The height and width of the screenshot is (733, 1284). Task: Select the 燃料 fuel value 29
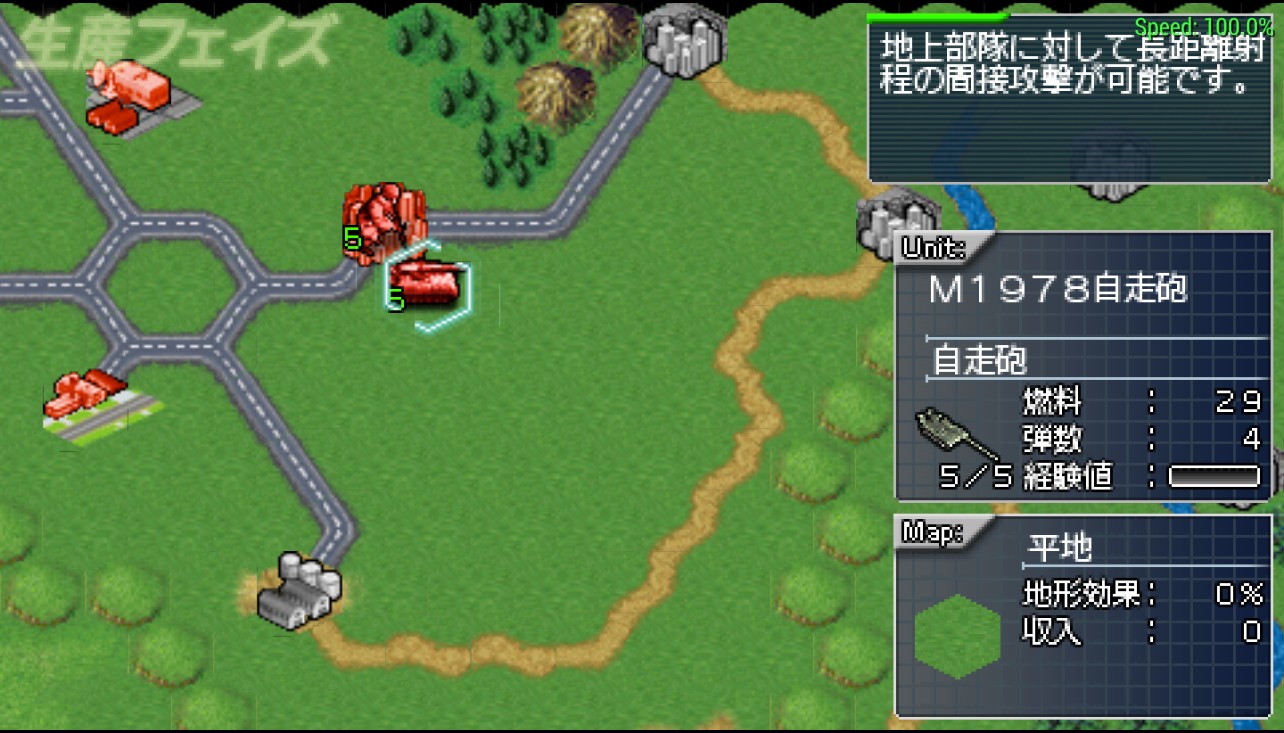tap(1236, 402)
